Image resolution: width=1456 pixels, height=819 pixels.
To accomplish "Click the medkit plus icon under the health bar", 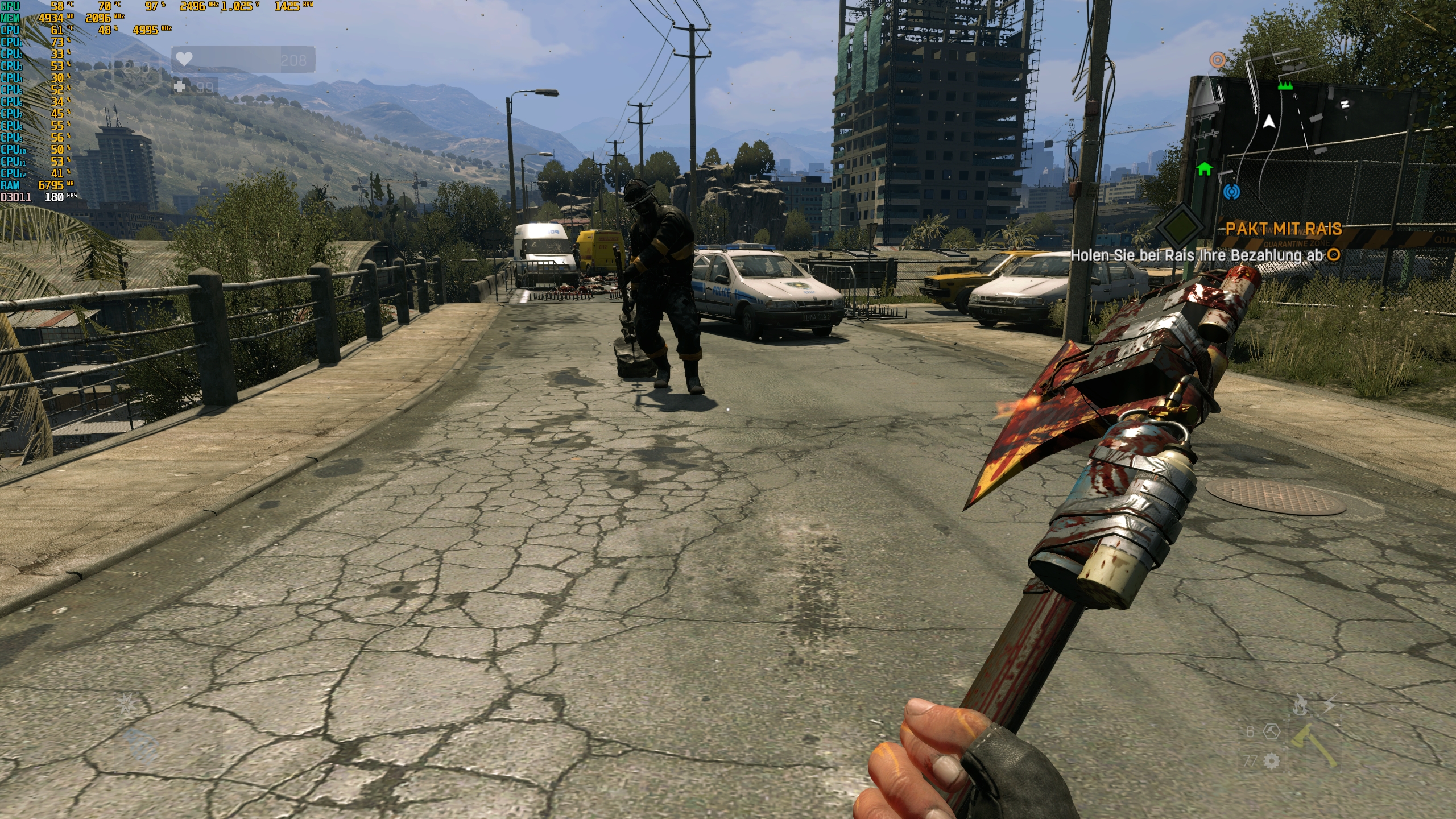I will tap(180, 88).
